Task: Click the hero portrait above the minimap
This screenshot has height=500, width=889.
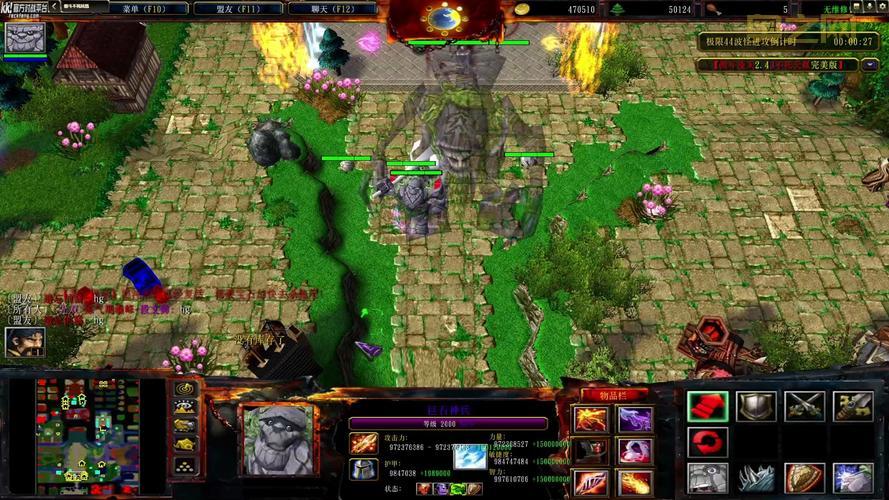Action: pyautogui.click(x=22, y=342)
